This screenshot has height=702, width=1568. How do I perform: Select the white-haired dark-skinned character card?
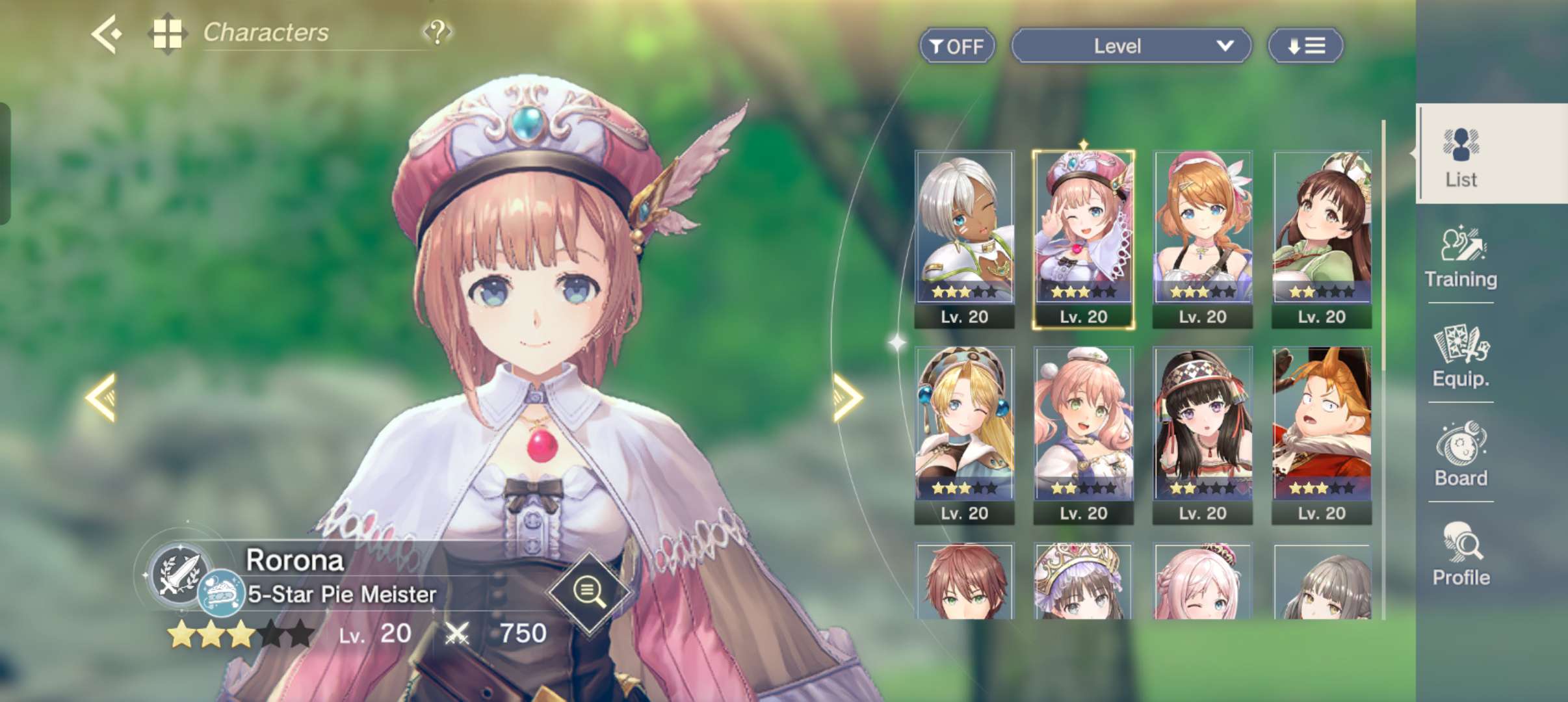pos(964,239)
